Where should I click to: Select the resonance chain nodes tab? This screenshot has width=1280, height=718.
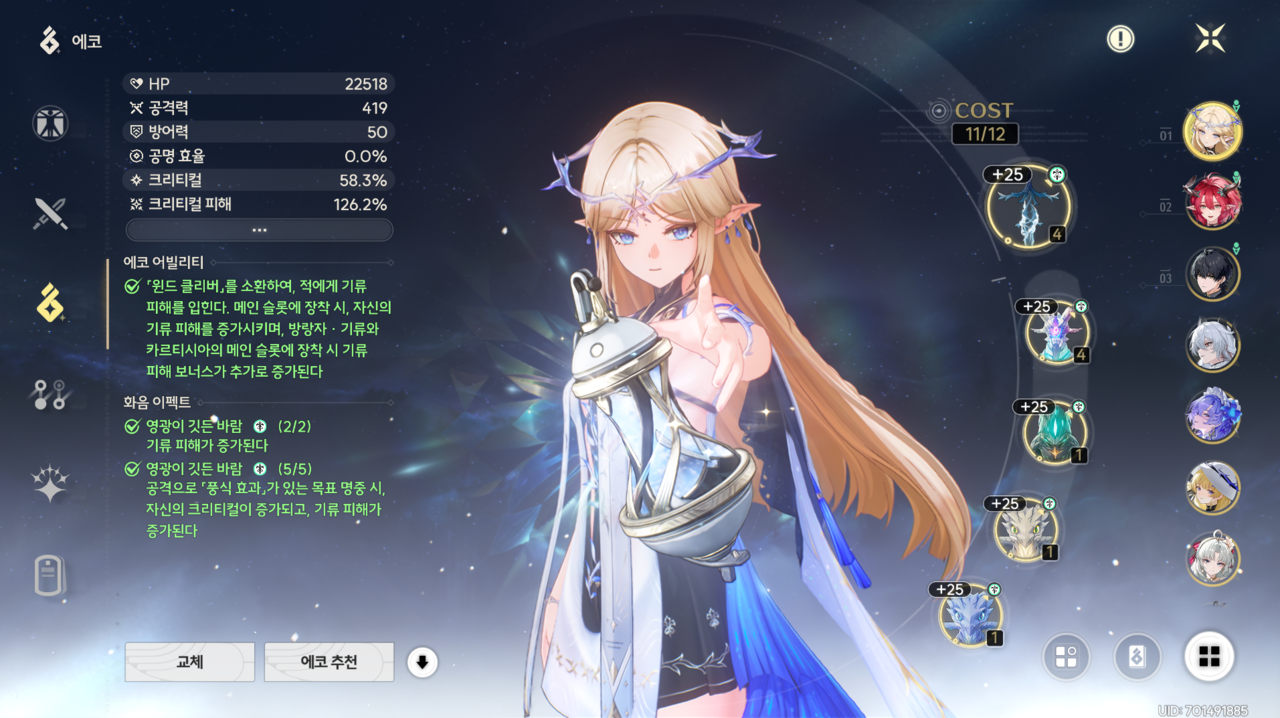[50, 396]
